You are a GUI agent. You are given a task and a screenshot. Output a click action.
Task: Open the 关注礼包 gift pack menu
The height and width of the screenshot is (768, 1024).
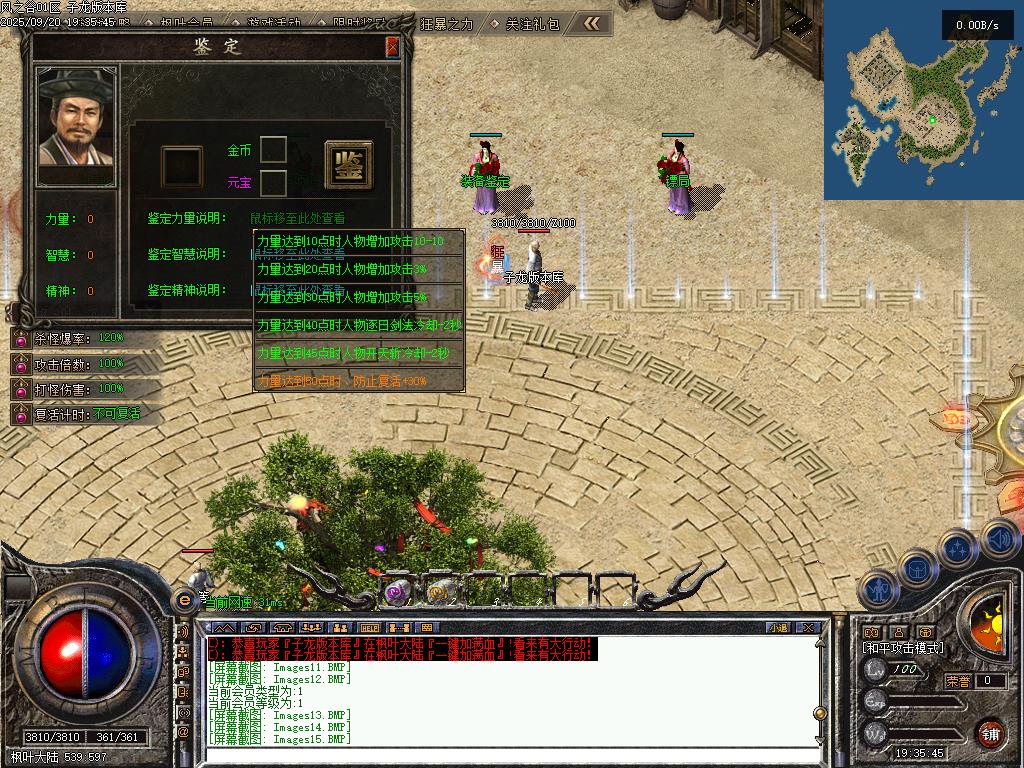click(x=533, y=24)
